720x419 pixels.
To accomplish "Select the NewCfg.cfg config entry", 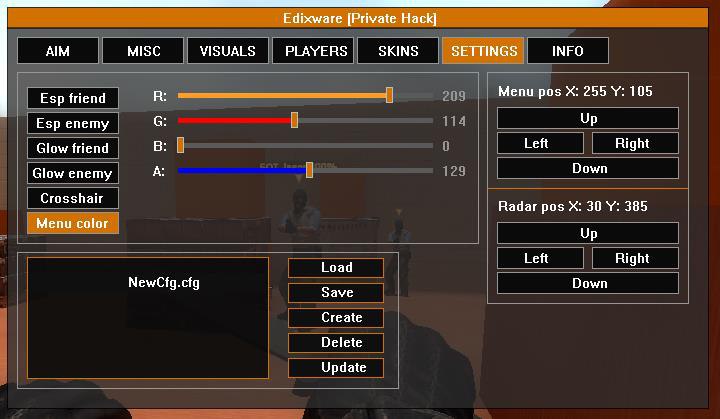I will point(164,282).
